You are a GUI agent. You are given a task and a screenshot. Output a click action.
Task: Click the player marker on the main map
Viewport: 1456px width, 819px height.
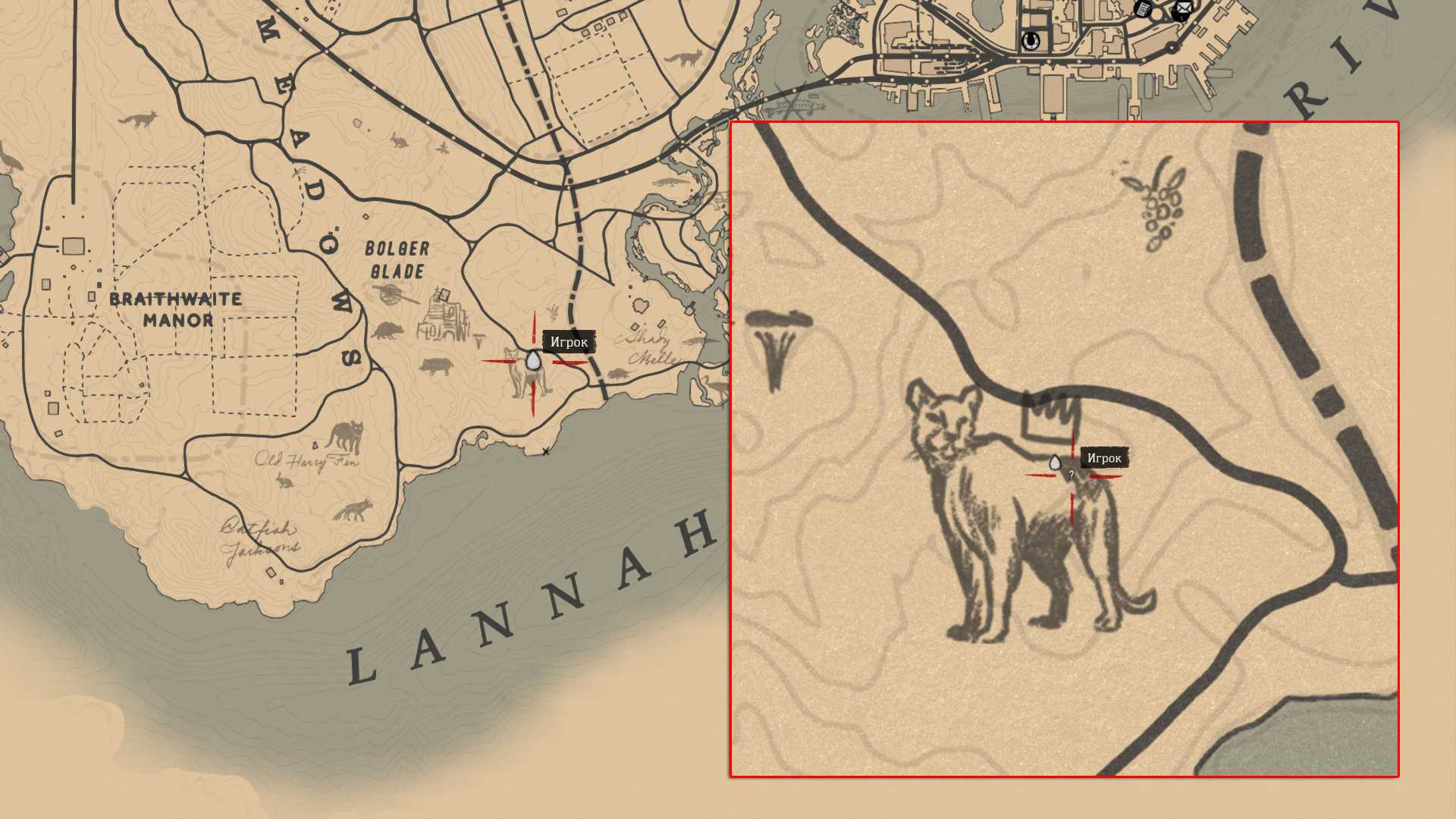(533, 360)
